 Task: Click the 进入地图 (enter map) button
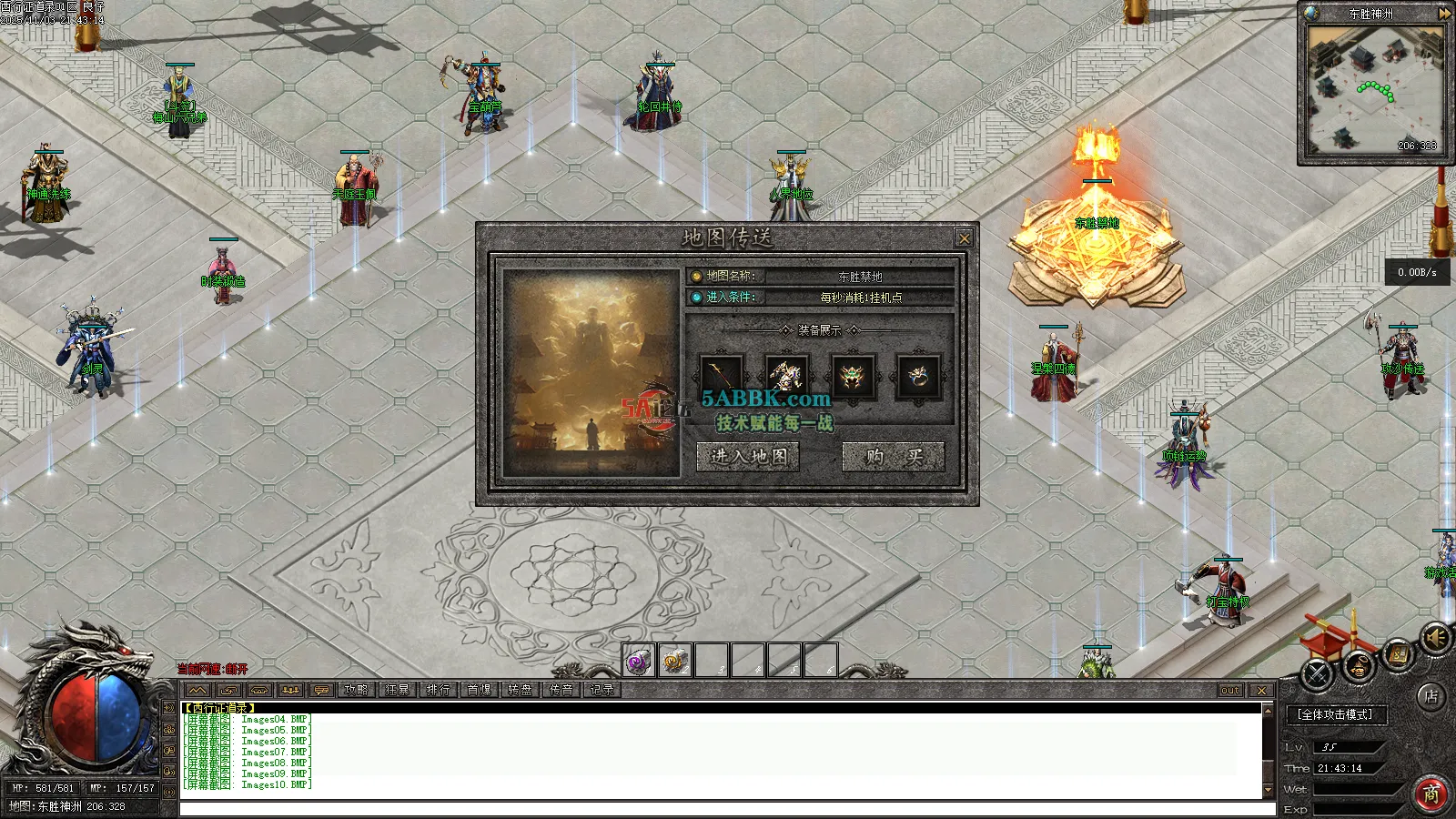click(x=748, y=456)
